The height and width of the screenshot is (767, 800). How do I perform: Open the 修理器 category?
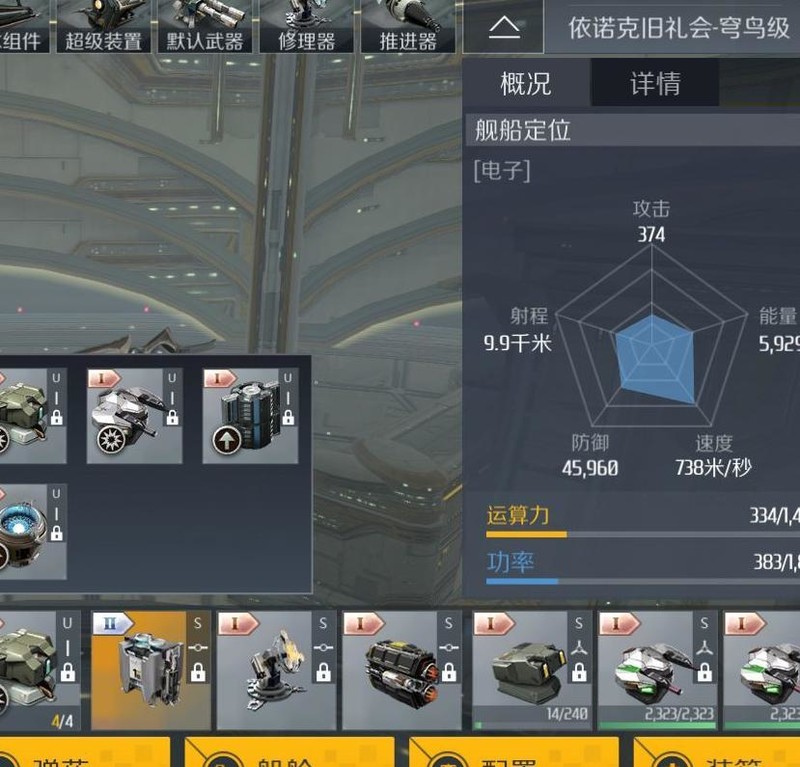[306, 27]
